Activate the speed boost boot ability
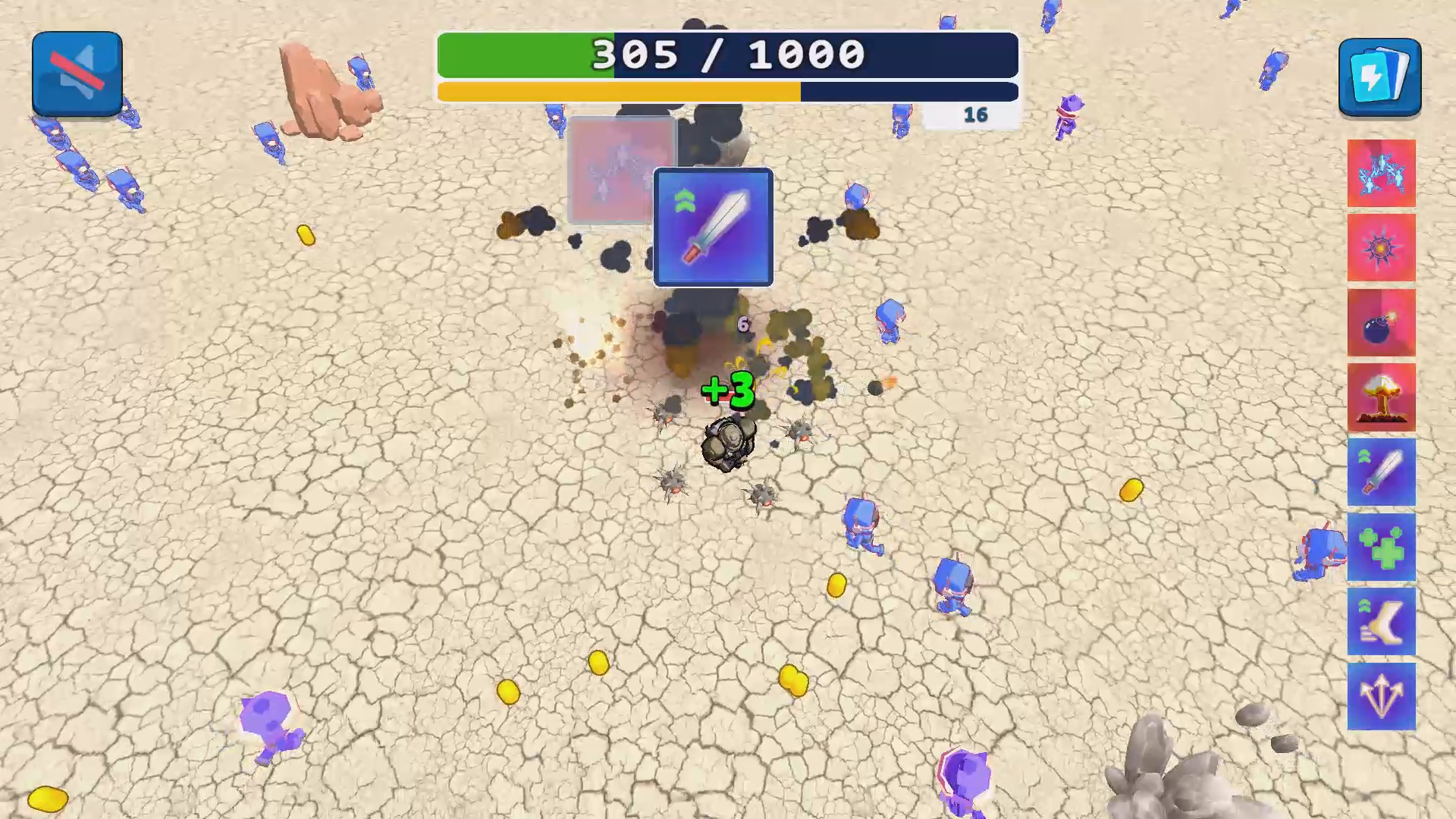The height and width of the screenshot is (819, 1456). 1381,622
